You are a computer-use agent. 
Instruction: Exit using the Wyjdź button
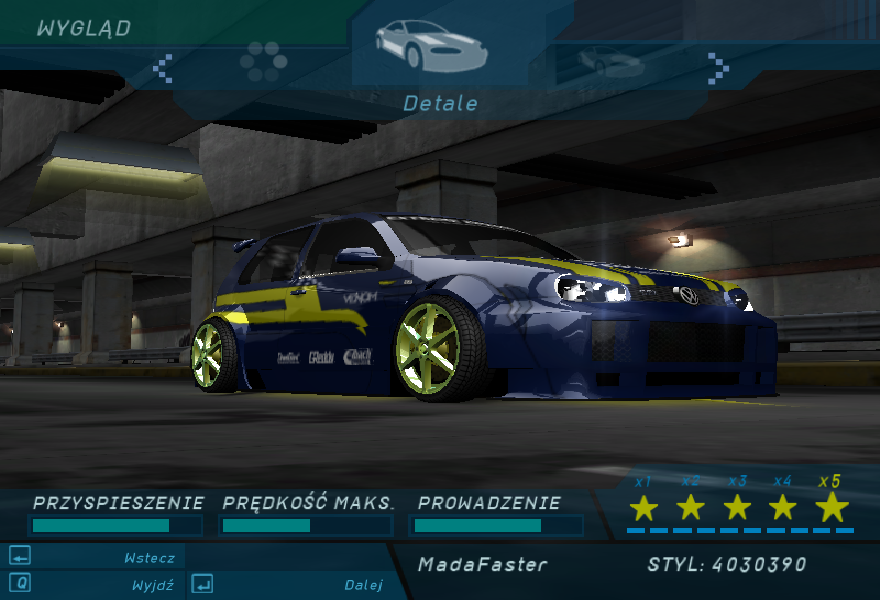pos(95,584)
